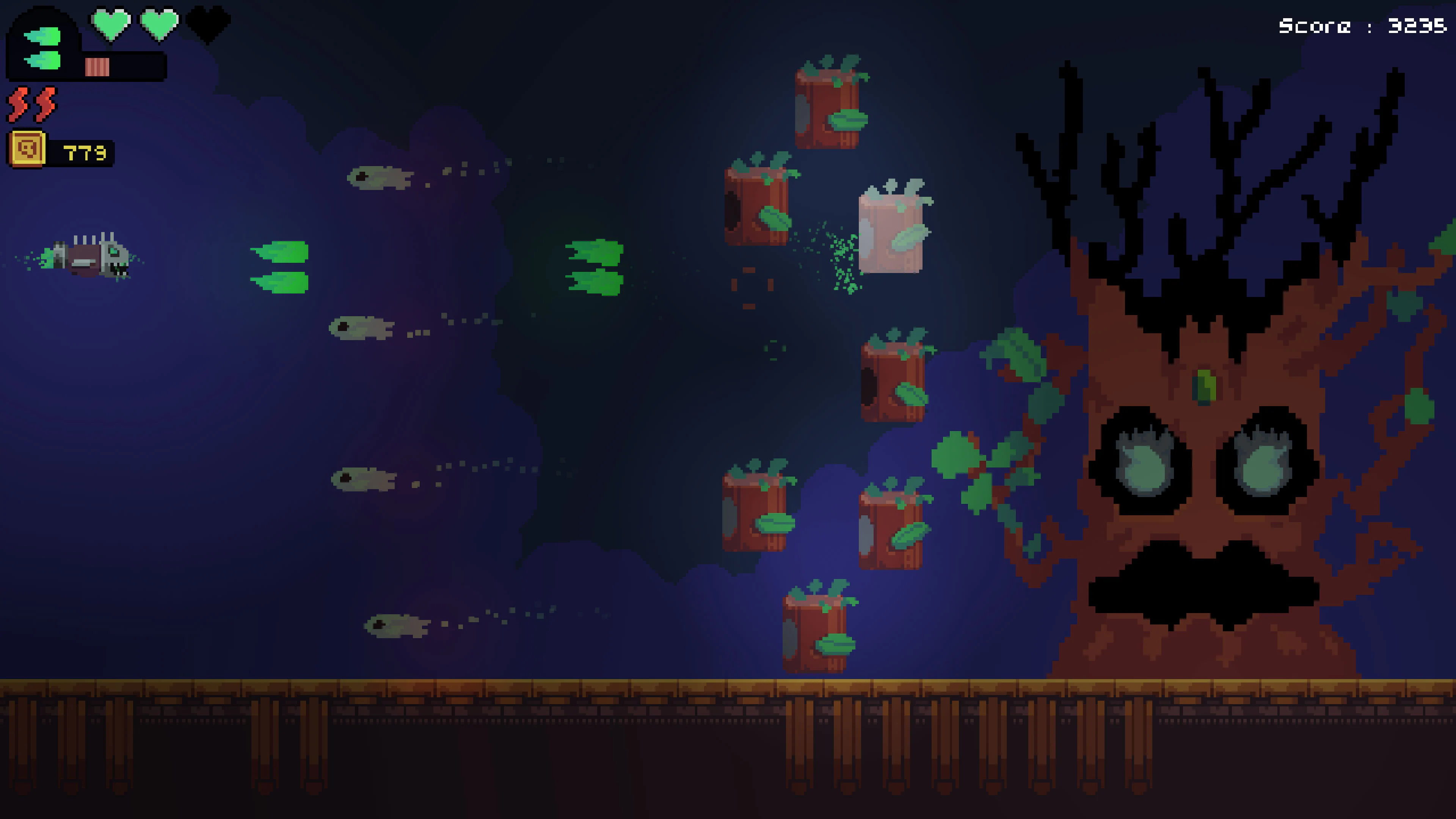
Task: Click the red ammo reload progress bar
Action: click(x=97, y=67)
